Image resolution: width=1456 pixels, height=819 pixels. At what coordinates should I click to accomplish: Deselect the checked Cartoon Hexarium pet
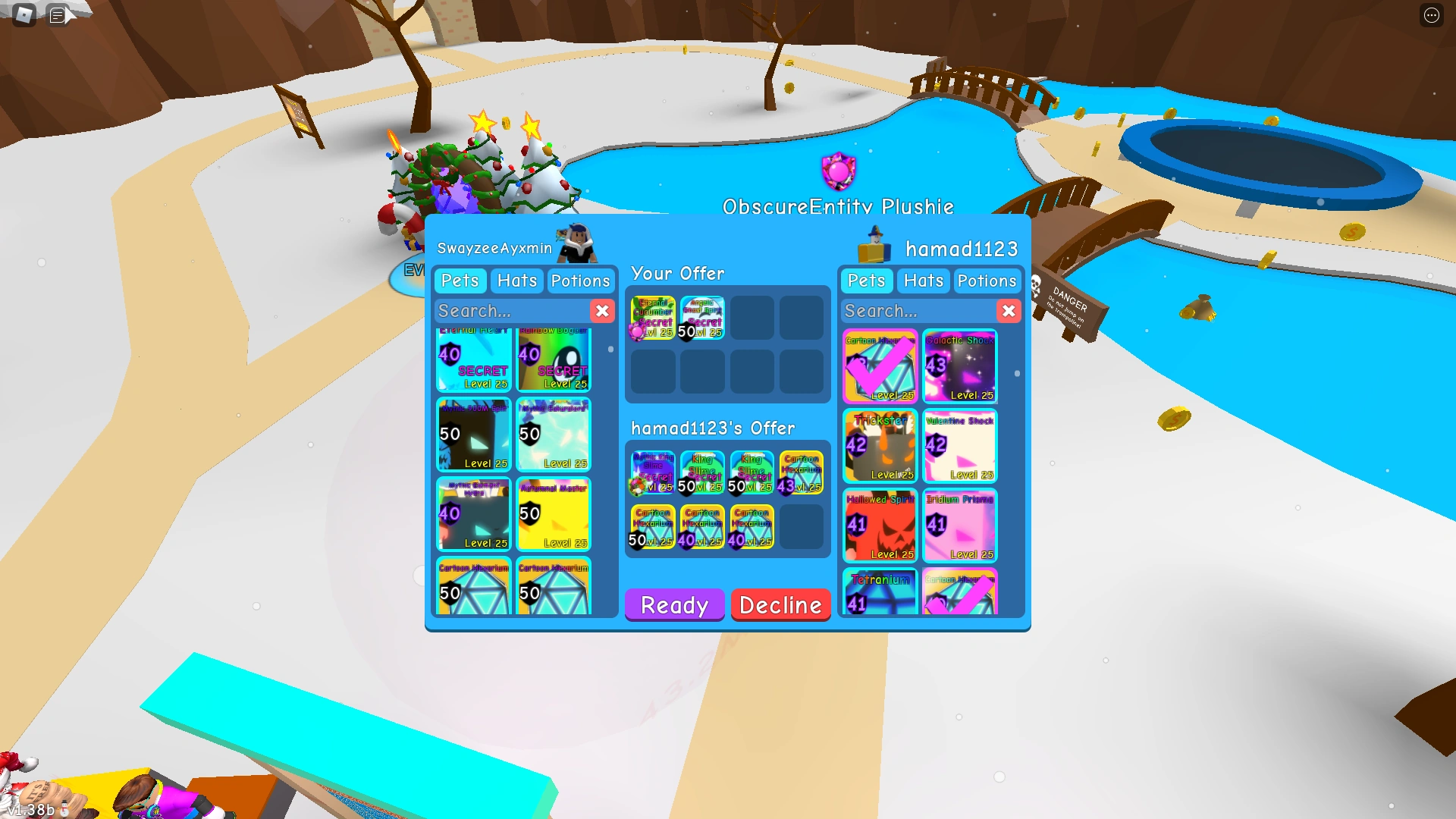pos(880,366)
